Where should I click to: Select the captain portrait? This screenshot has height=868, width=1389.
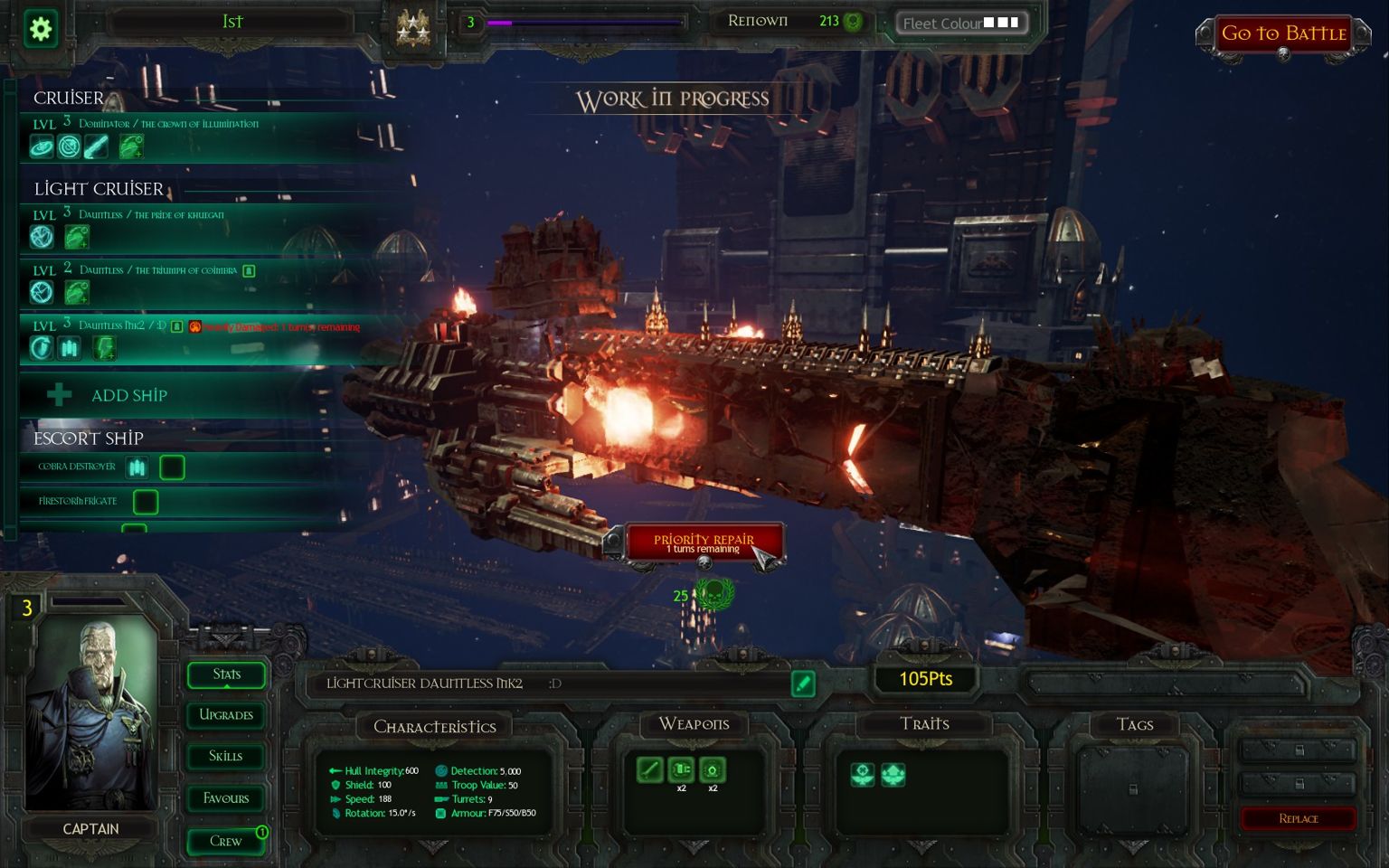pyautogui.click(x=91, y=714)
